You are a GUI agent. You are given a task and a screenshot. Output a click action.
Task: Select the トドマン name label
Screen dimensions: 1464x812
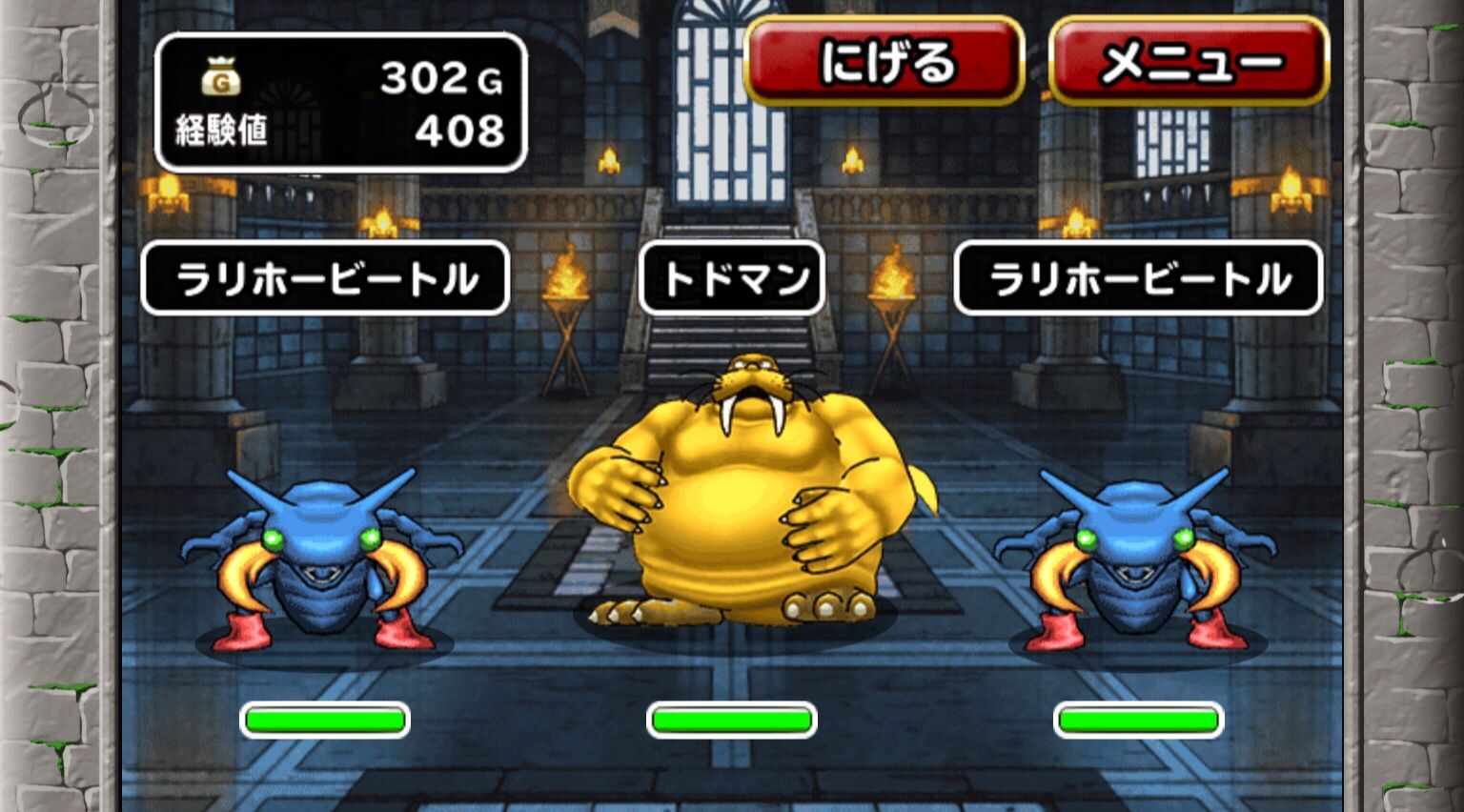click(731, 276)
